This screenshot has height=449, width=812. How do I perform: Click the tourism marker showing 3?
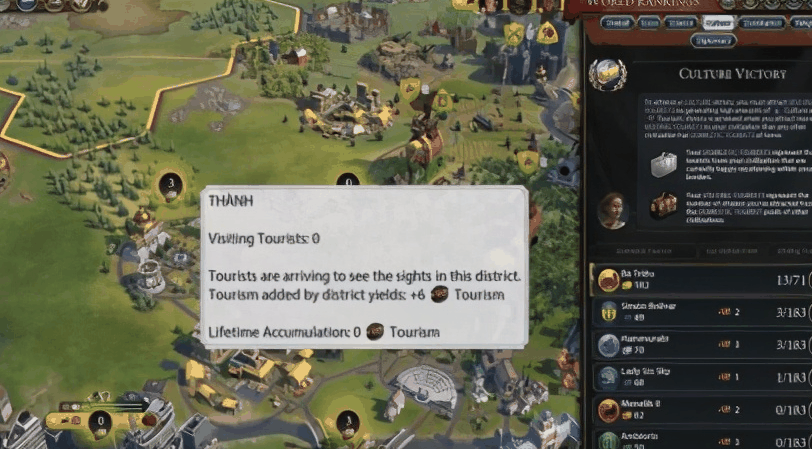tap(170, 184)
